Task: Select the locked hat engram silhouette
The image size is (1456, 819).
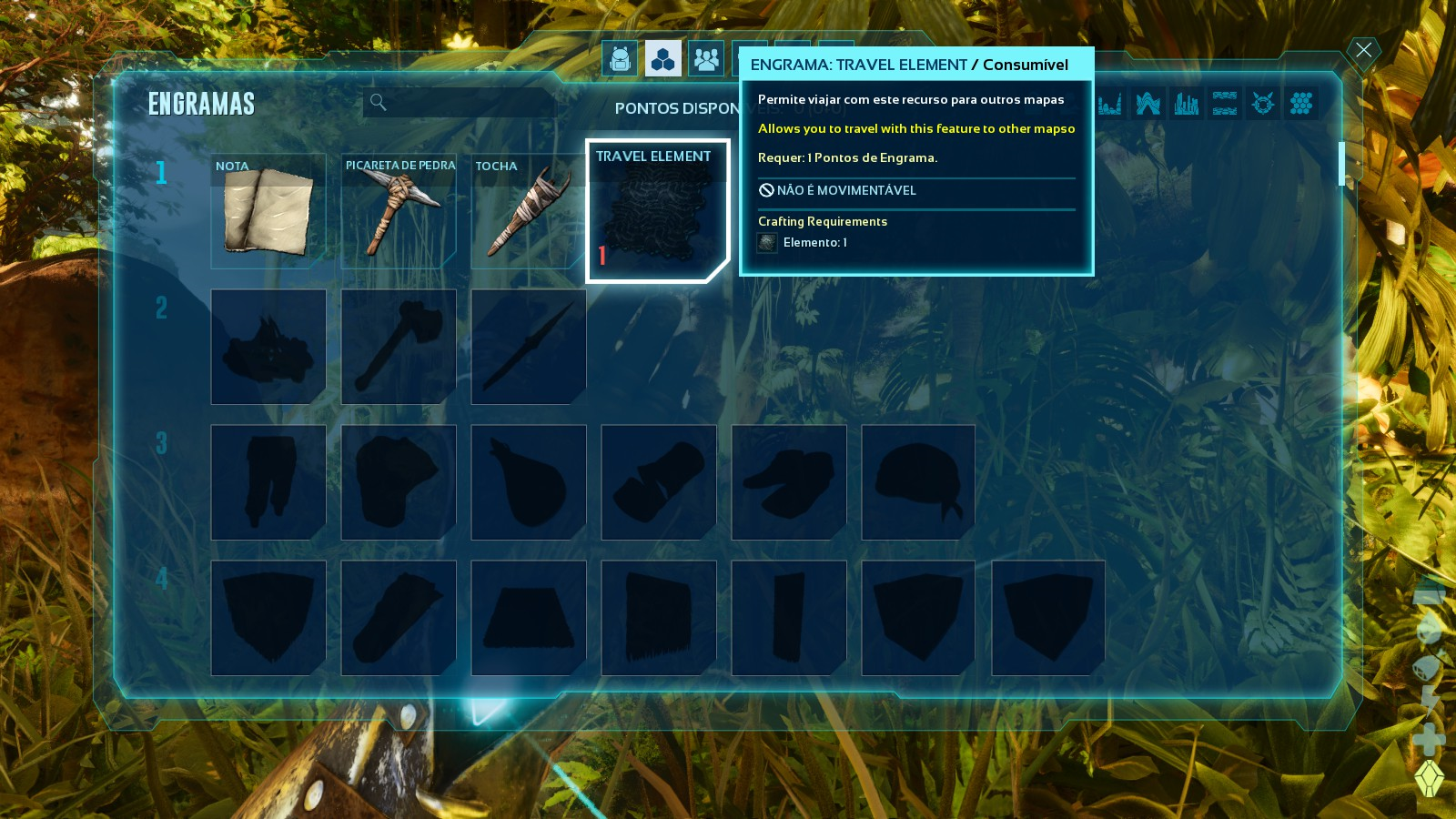Action: point(917,482)
